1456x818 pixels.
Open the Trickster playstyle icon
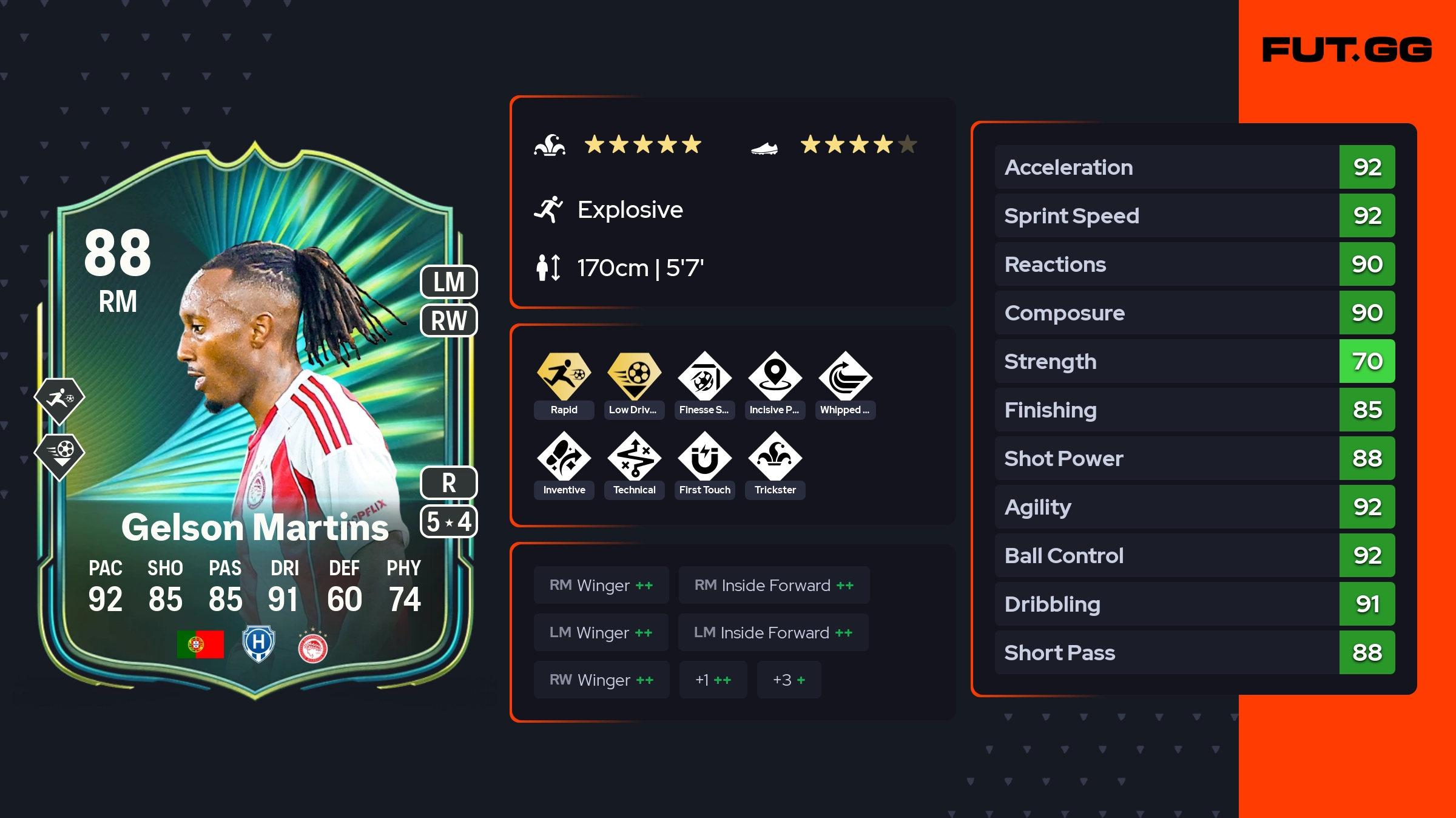(x=775, y=456)
